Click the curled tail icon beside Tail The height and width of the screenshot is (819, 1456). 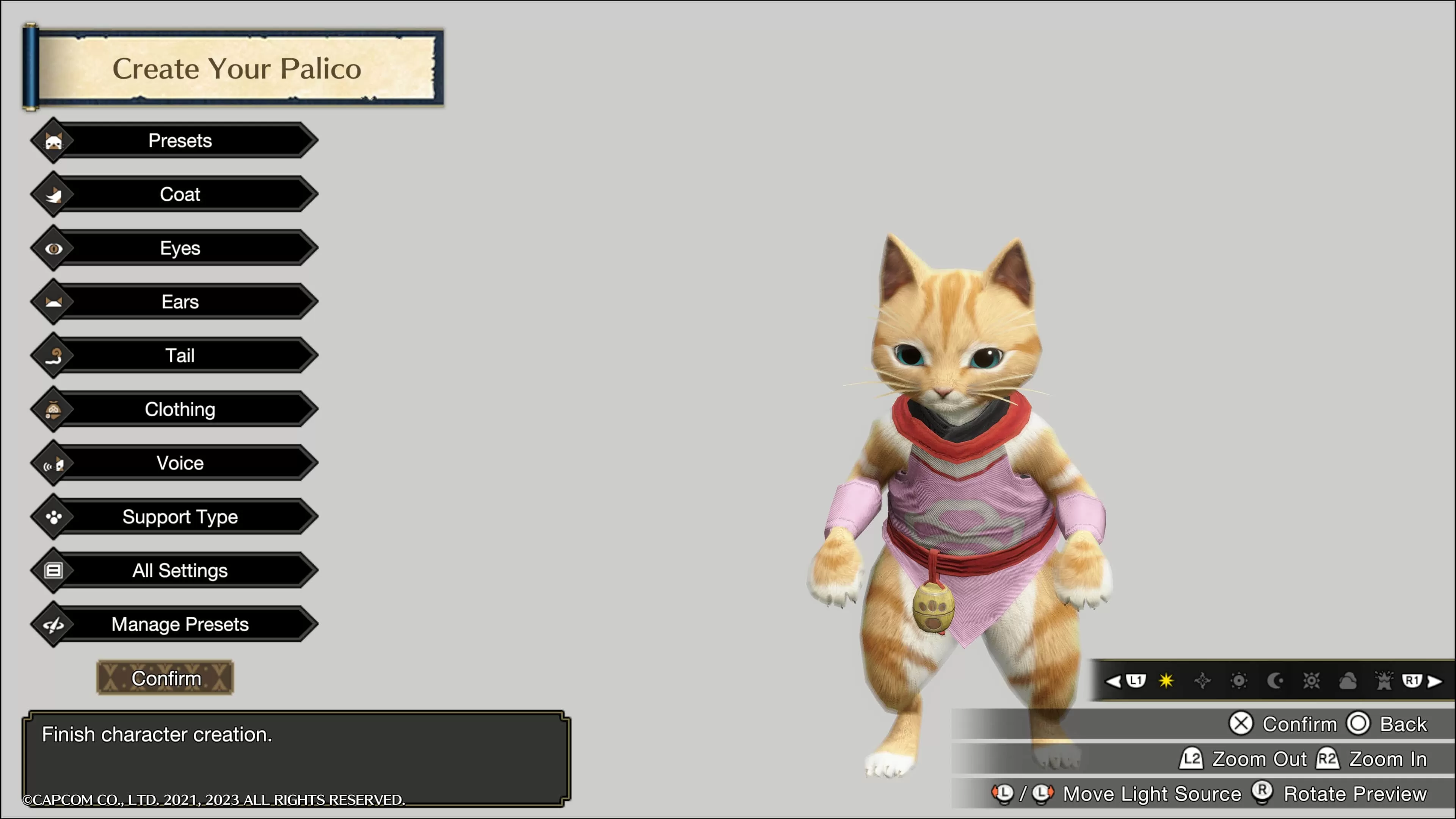click(x=54, y=355)
